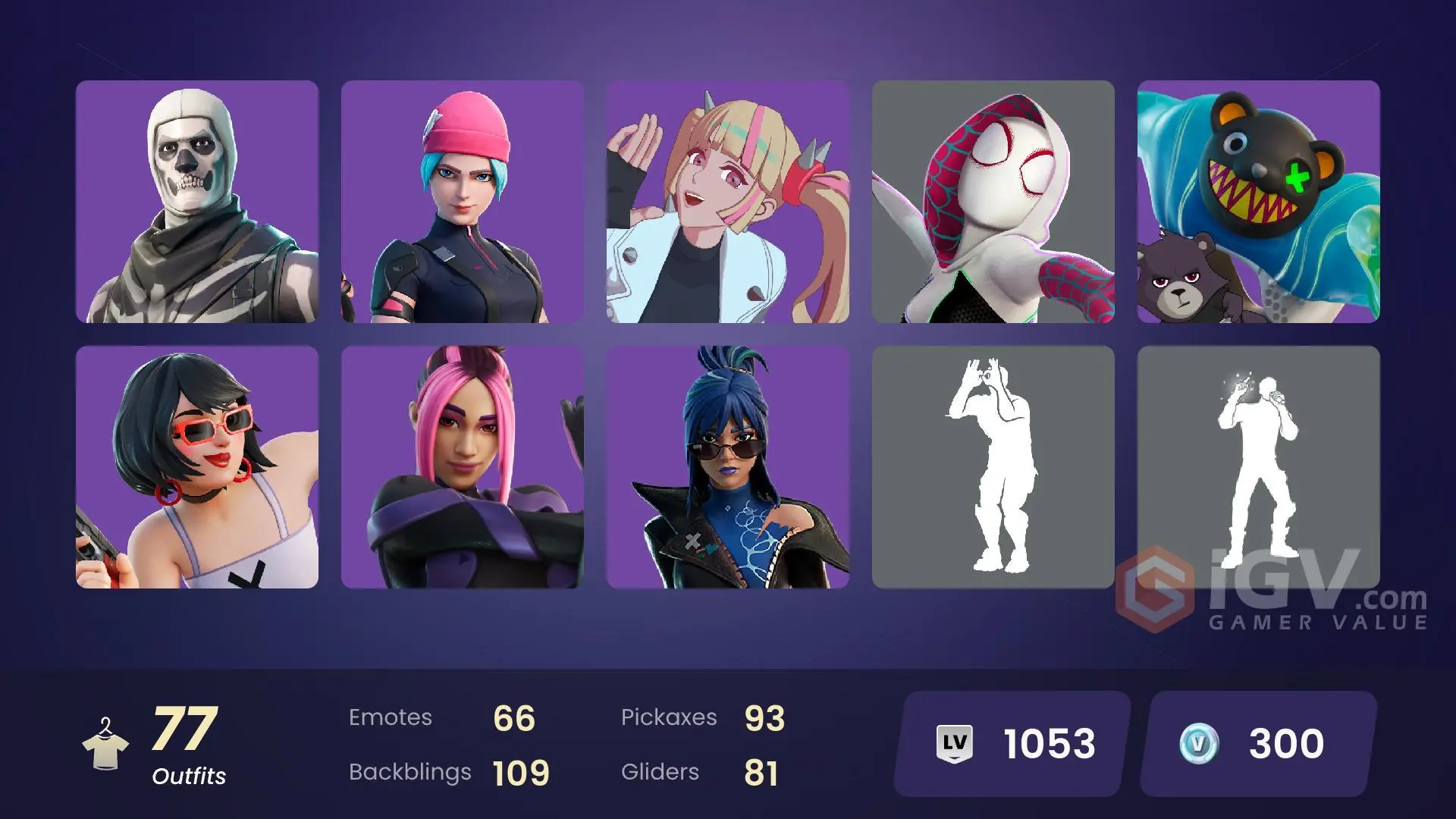Open the Gliders 81 stat
1456x819 pixels.
(698, 772)
